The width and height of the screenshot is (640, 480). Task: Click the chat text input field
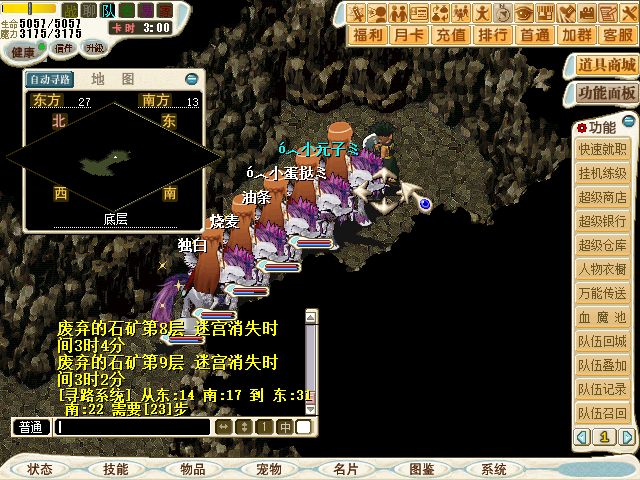[x=132, y=427]
